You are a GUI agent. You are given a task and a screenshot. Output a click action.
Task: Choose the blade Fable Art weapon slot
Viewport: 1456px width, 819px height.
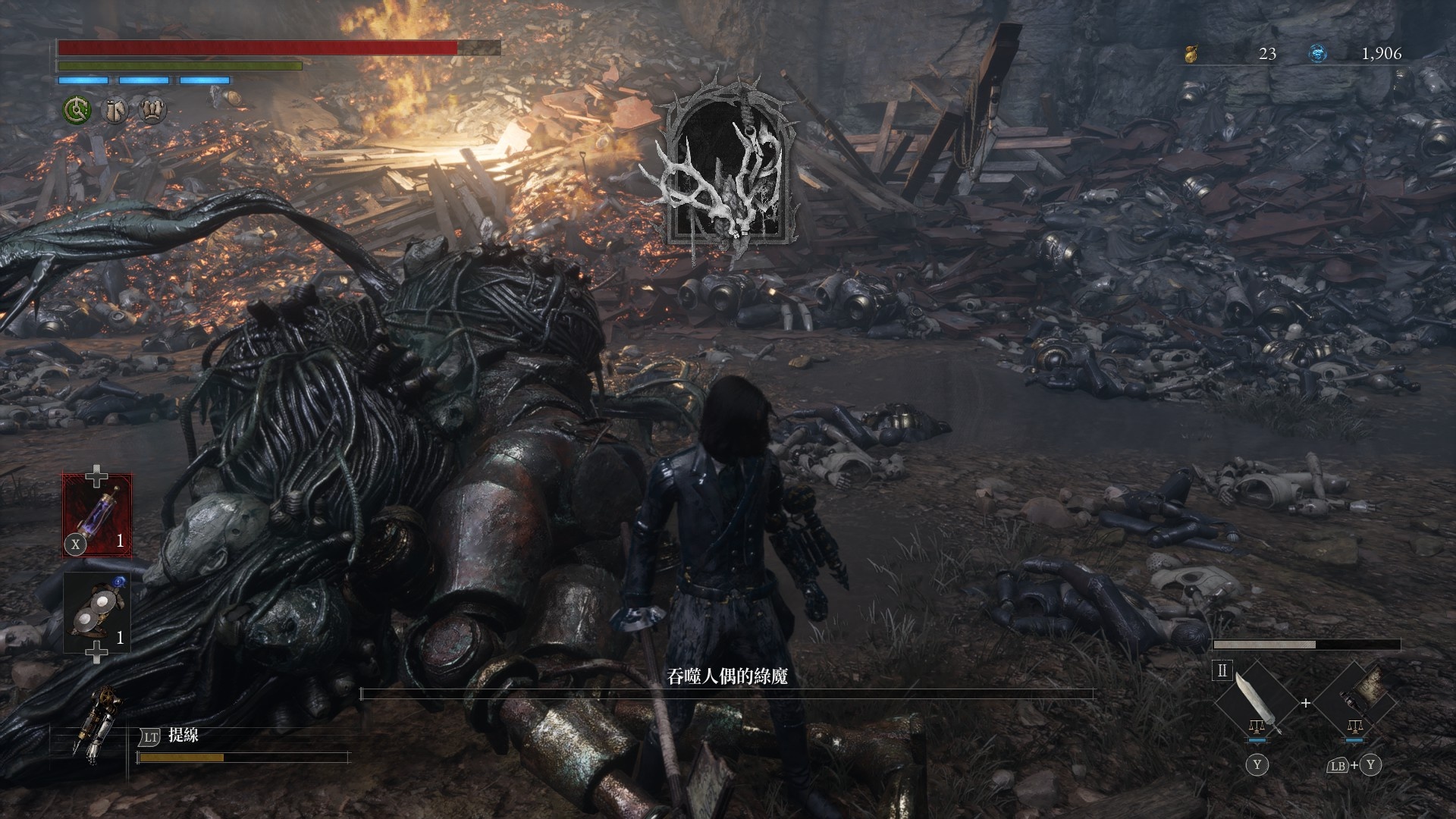pyautogui.click(x=1257, y=701)
